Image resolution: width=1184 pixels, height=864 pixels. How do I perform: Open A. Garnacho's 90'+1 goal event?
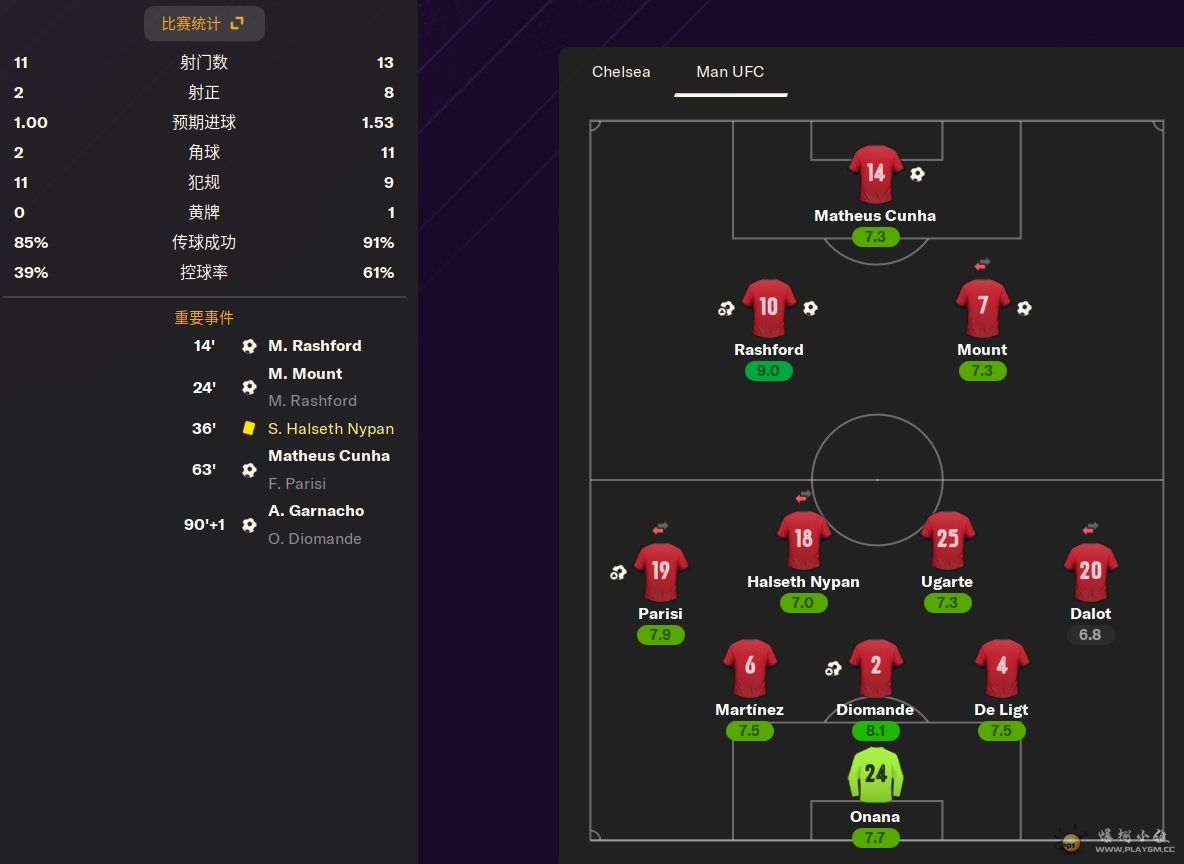point(315,511)
